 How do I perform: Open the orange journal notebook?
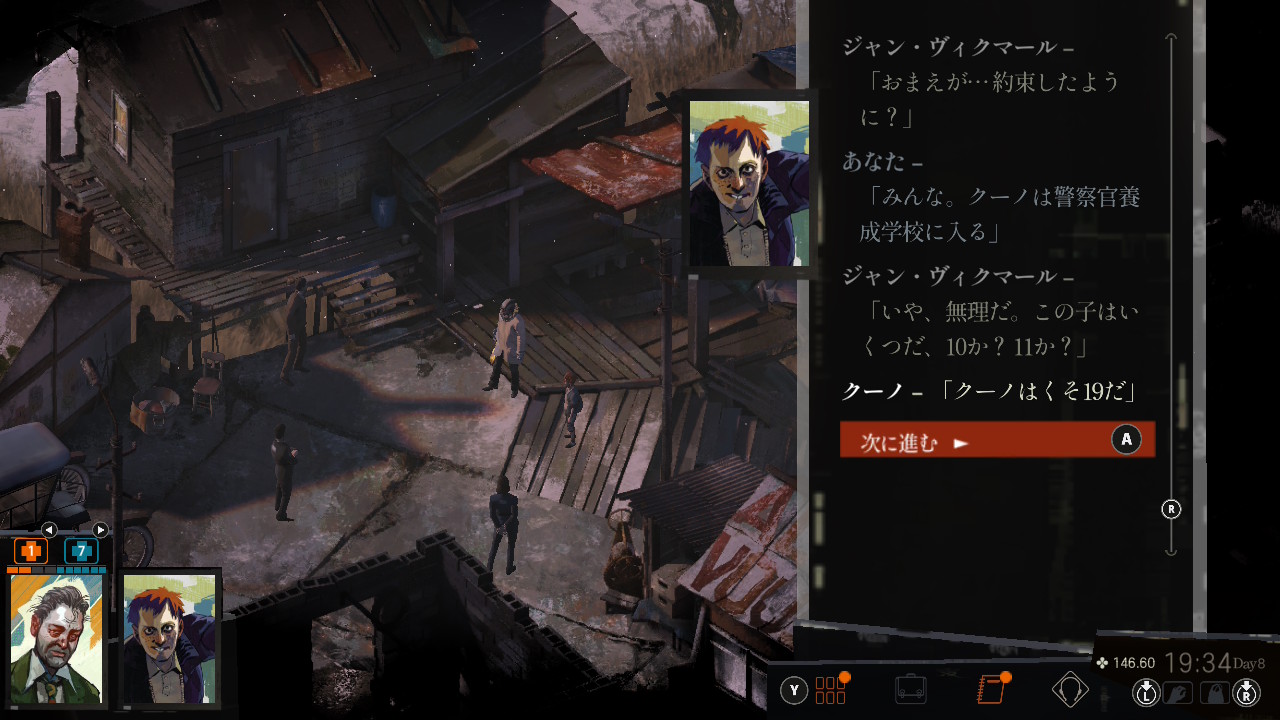click(990, 690)
